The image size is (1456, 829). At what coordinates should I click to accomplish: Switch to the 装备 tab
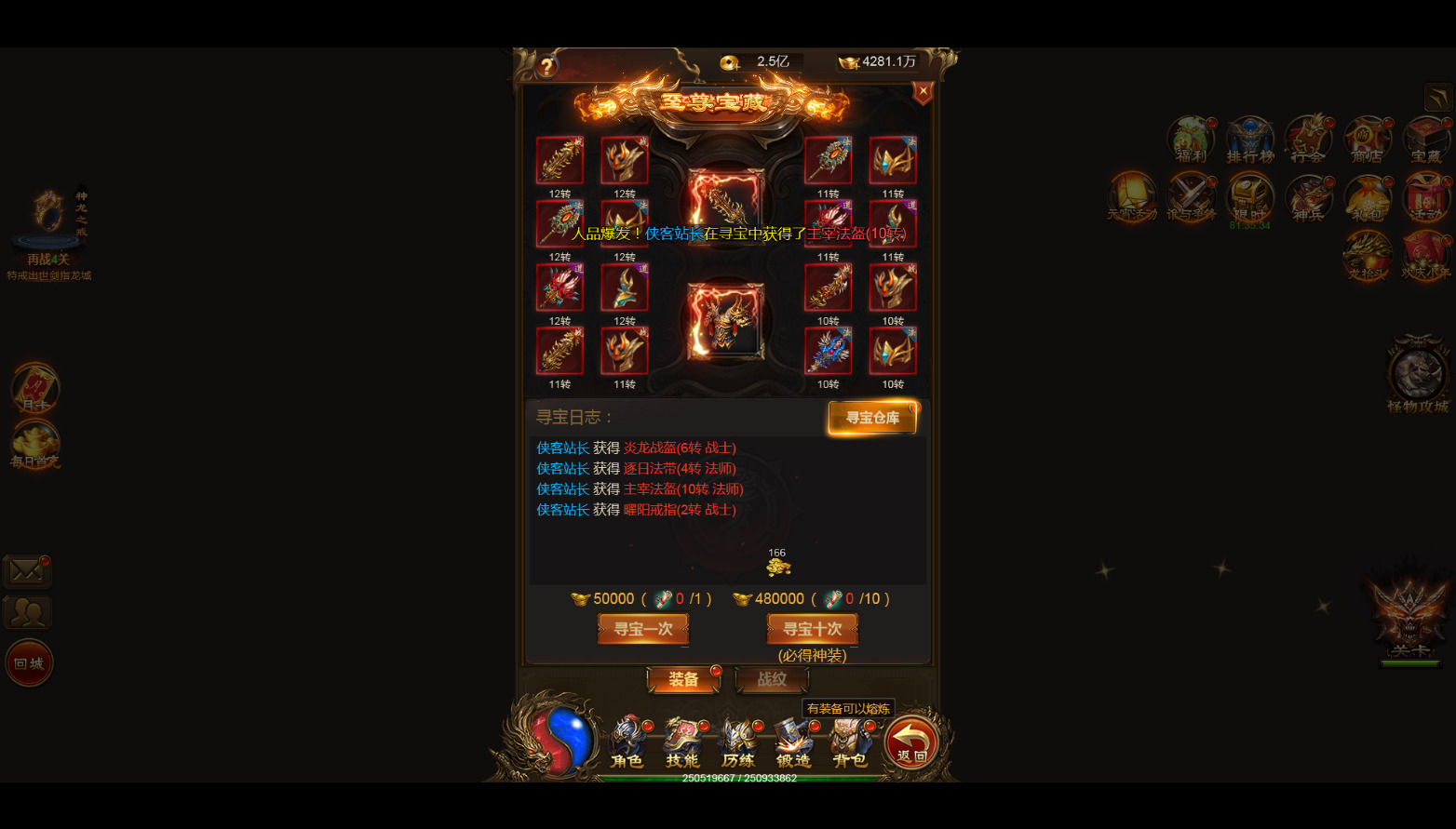pos(683,680)
